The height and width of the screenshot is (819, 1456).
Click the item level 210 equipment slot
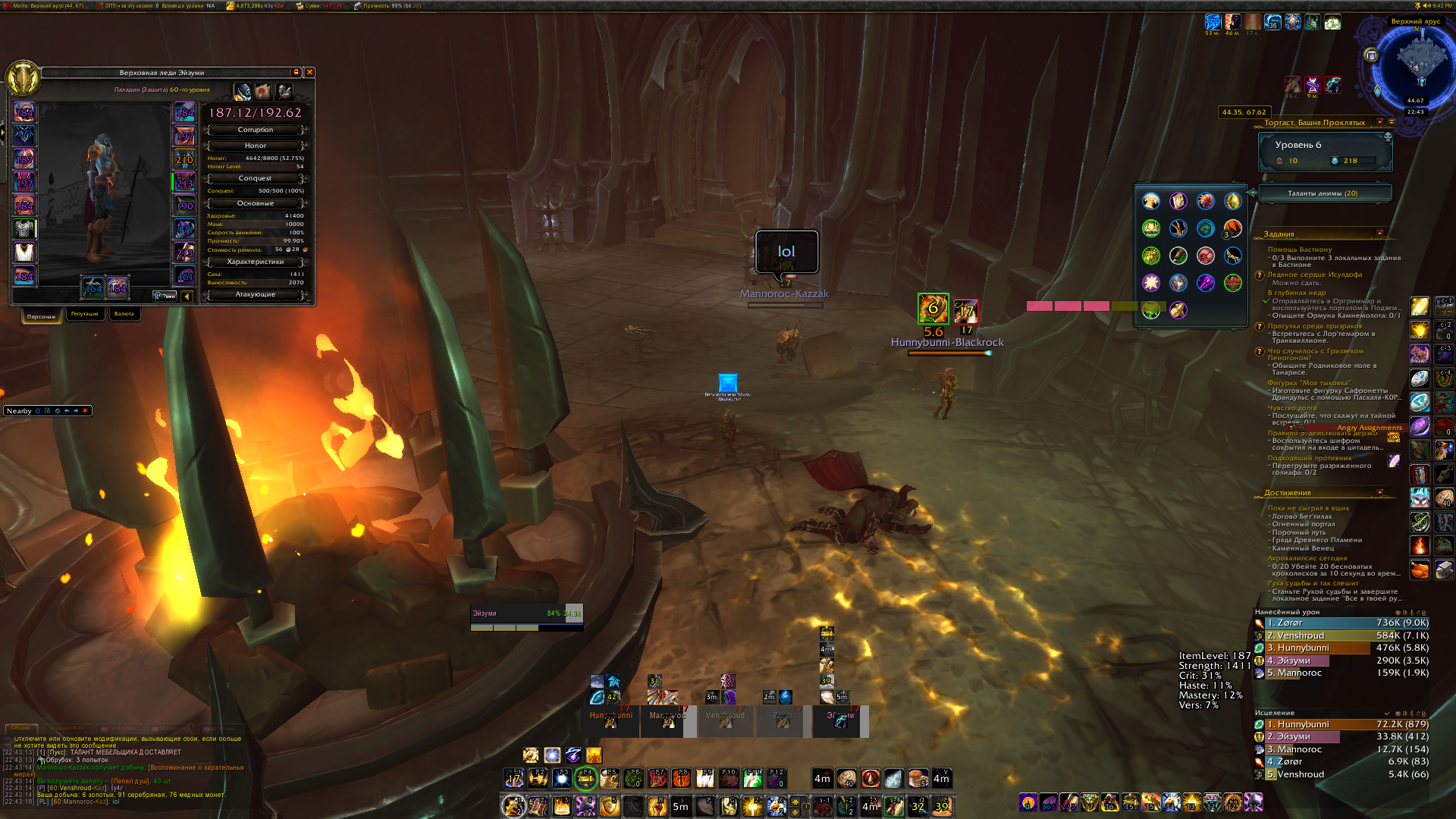(x=184, y=159)
